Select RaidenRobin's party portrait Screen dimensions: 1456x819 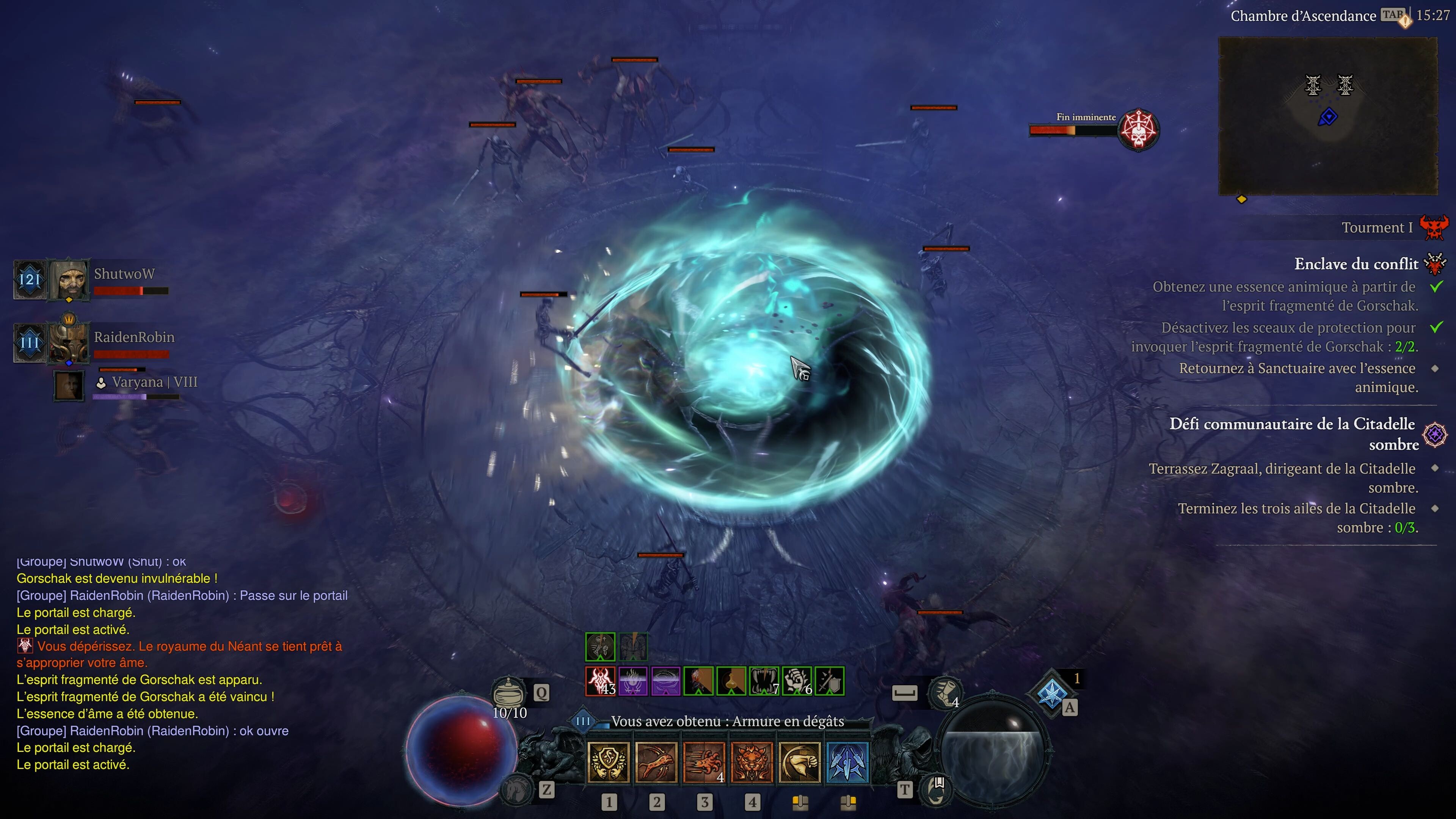point(68,342)
